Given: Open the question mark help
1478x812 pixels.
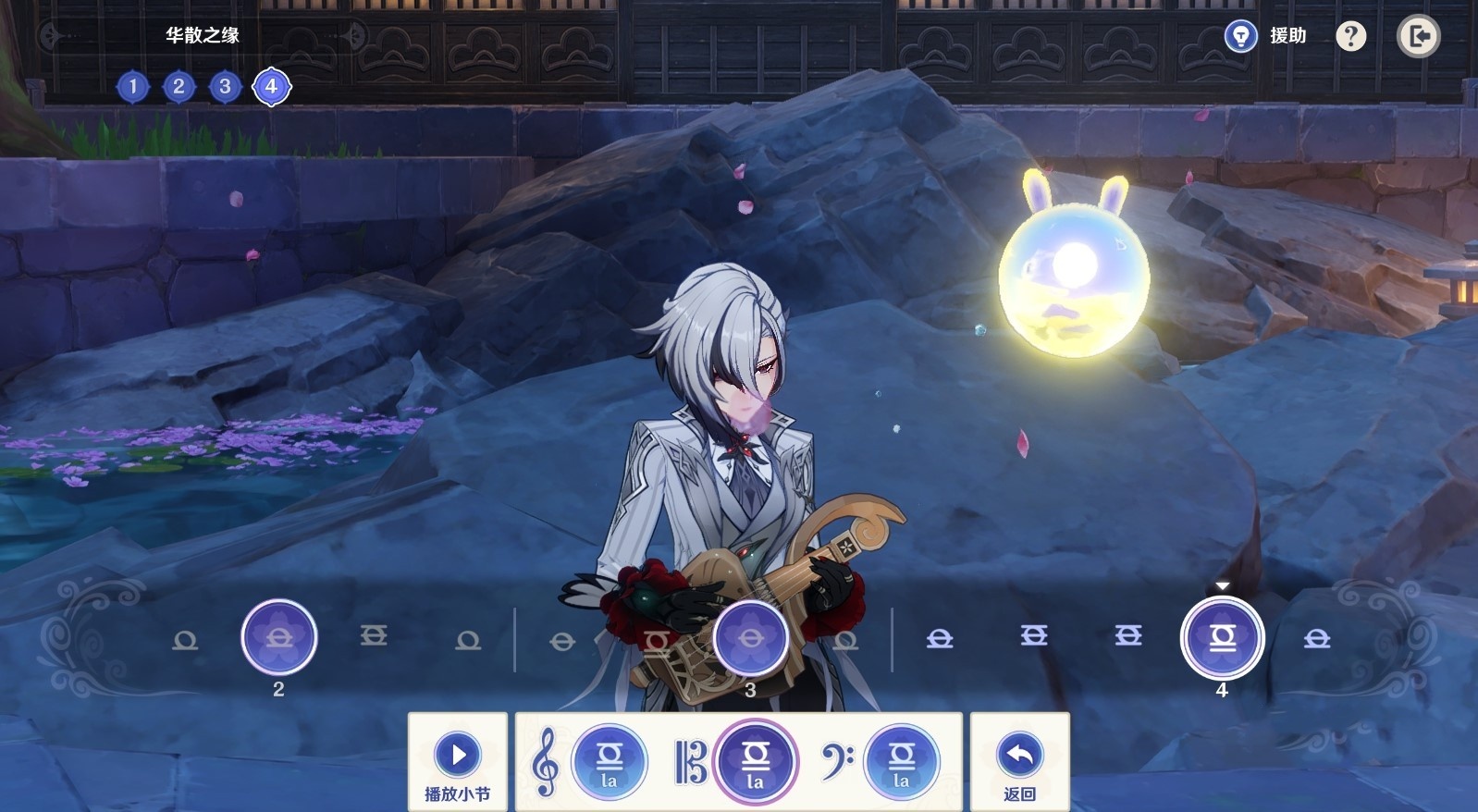Looking at the screenshot, I should click(x=1350, y=36).
